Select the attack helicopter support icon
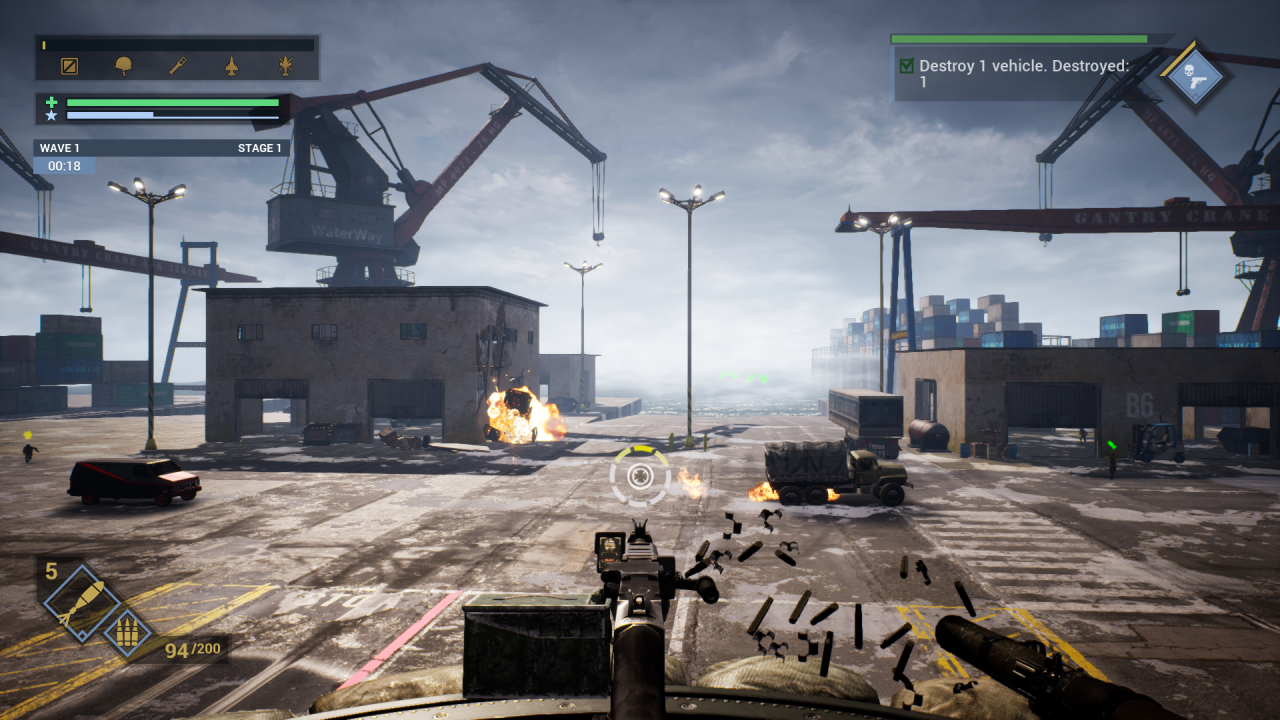1280x720 pixels. pos(286,67)
